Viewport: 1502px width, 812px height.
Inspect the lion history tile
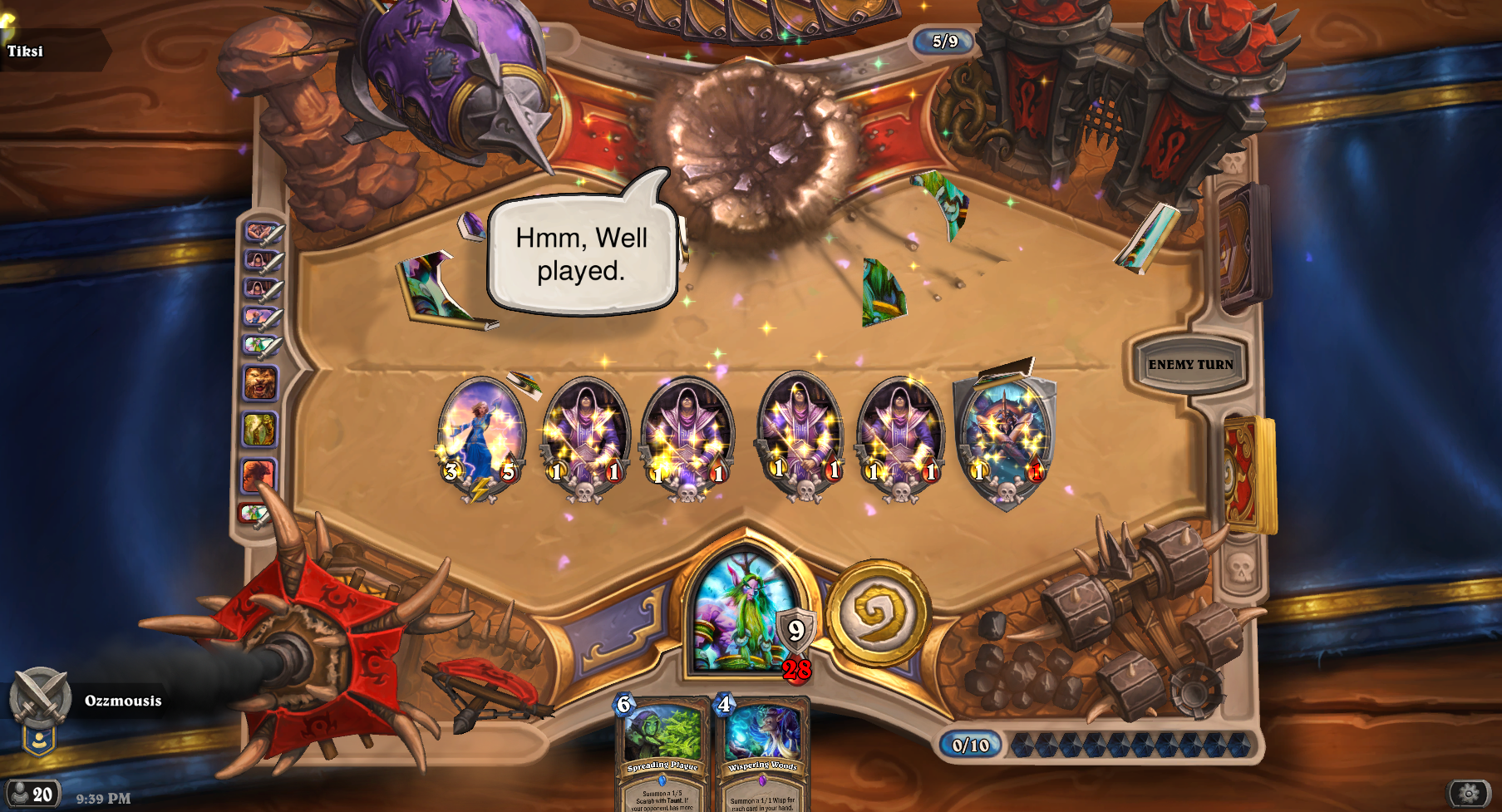pos(260,383)
